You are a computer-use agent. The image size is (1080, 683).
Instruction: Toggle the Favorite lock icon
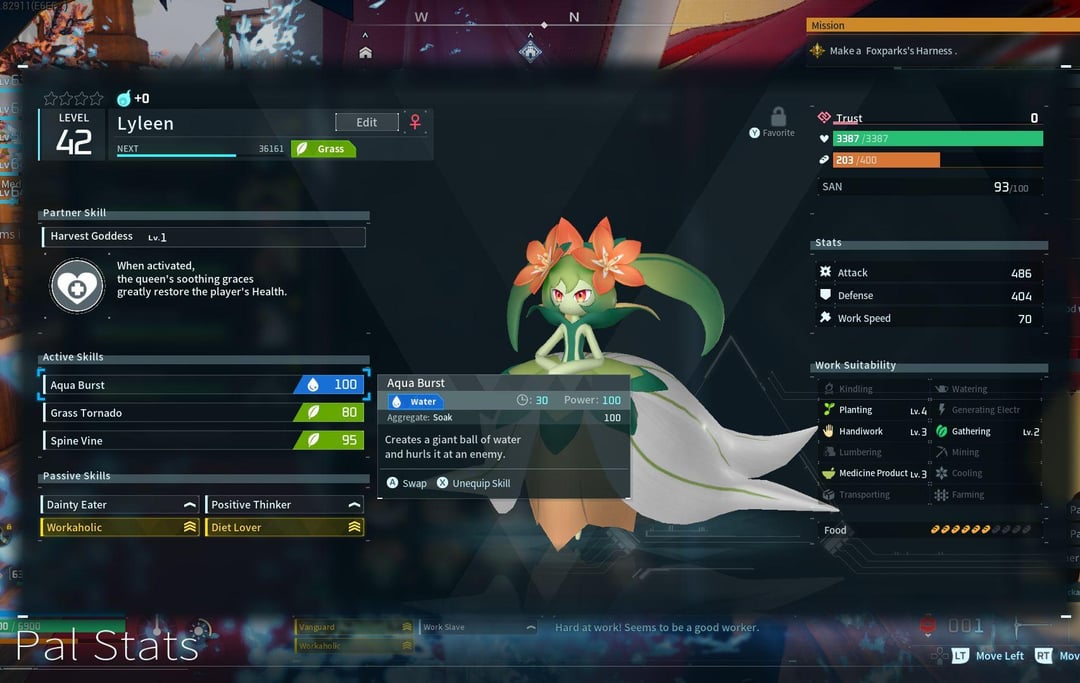(778, 118)
